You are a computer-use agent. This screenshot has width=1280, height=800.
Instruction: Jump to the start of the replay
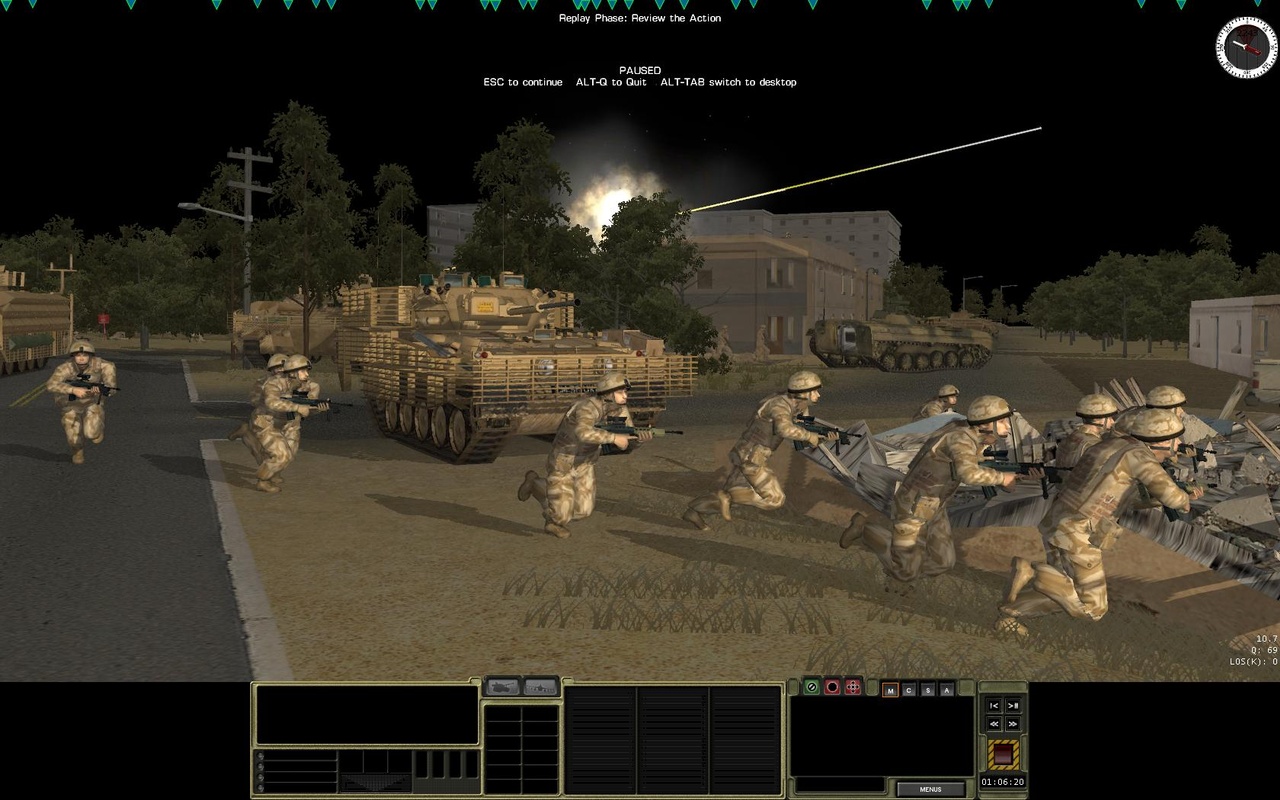coord(994,707)
